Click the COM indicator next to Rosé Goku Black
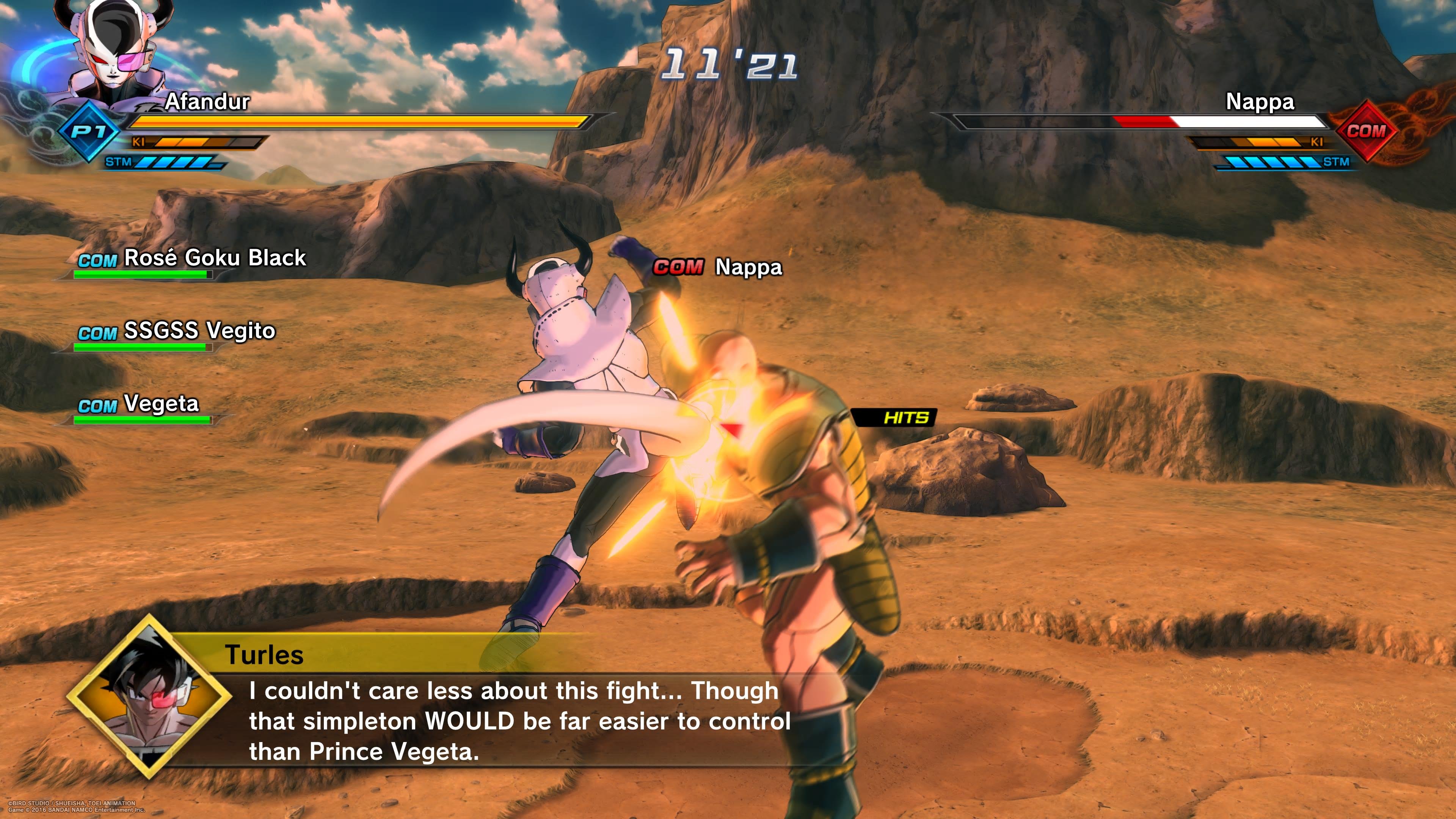The width and height of the screenshot is (1456, 819). [x=97, y=260]
